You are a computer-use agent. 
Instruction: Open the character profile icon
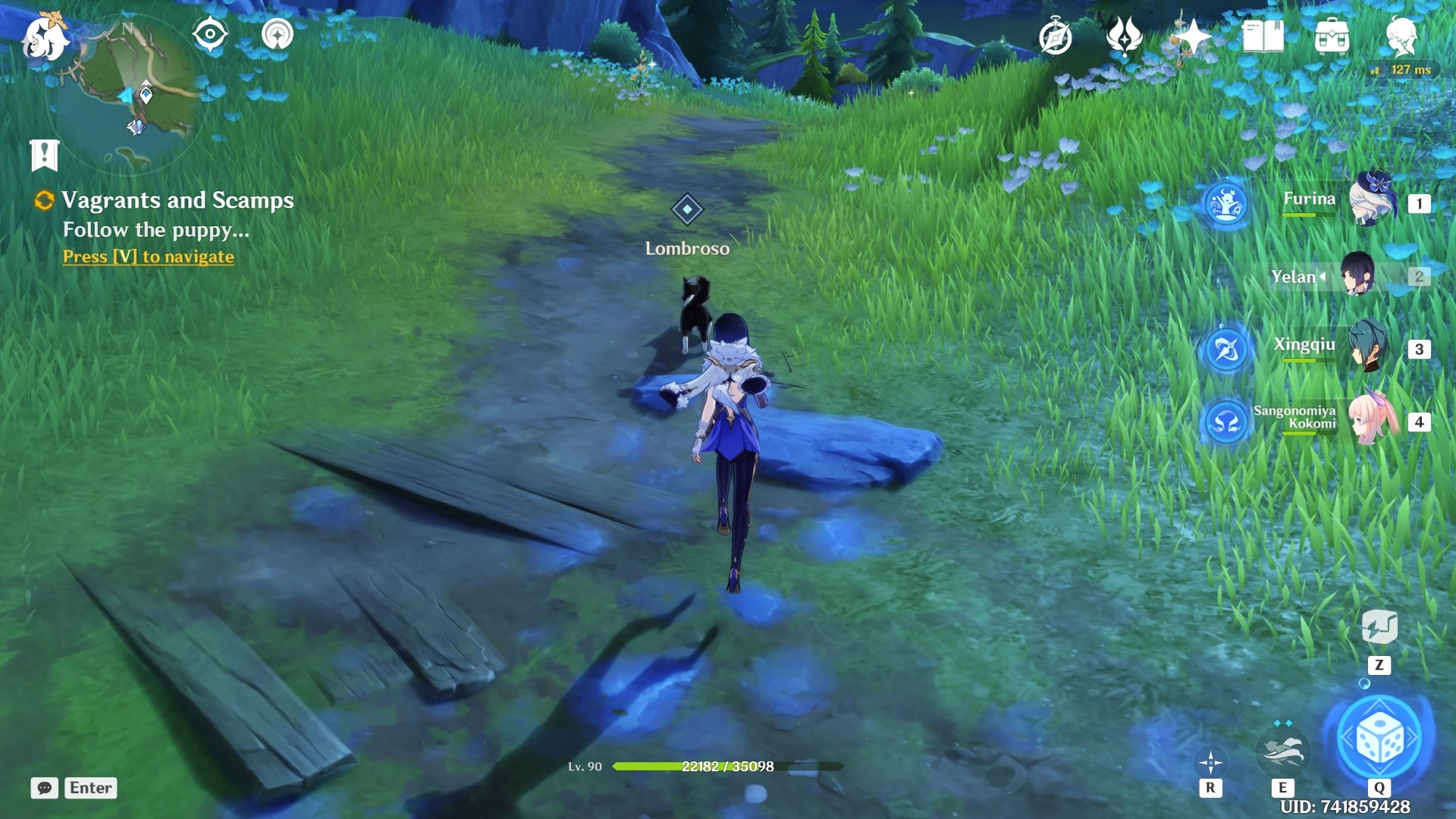coord(1401,36)
